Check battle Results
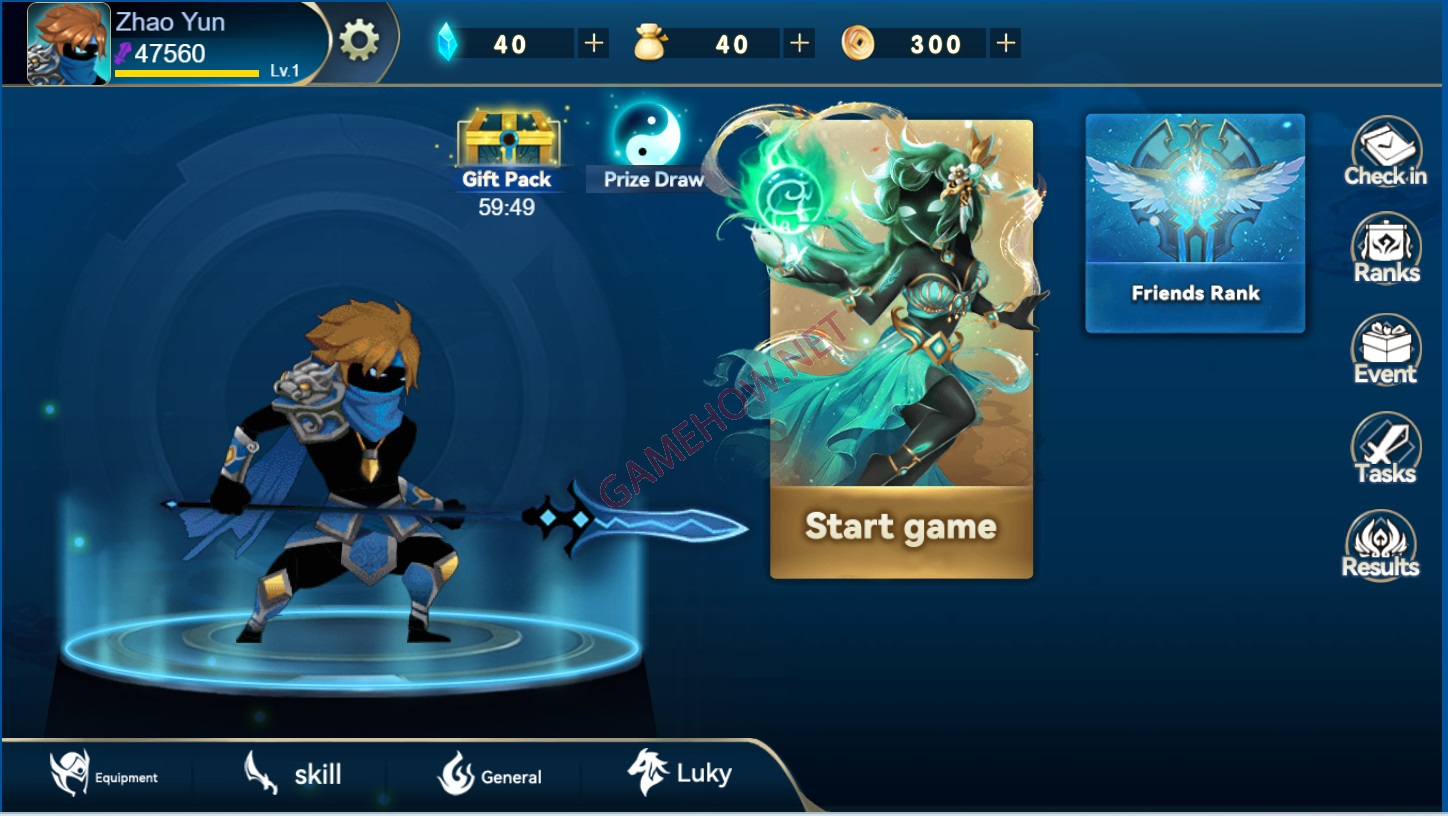 1381,545
